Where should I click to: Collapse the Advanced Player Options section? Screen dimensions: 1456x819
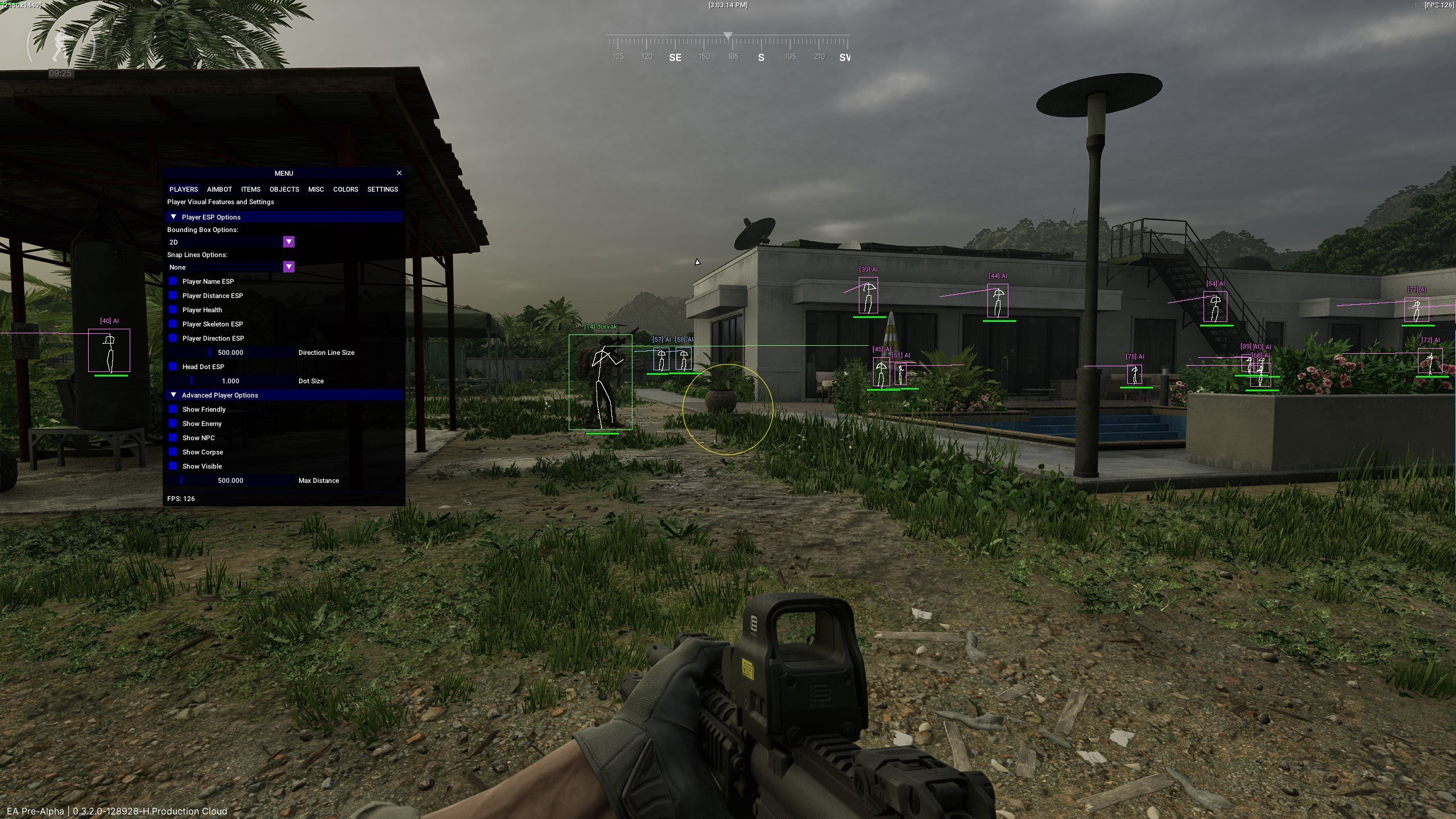(x=173, y=395)
